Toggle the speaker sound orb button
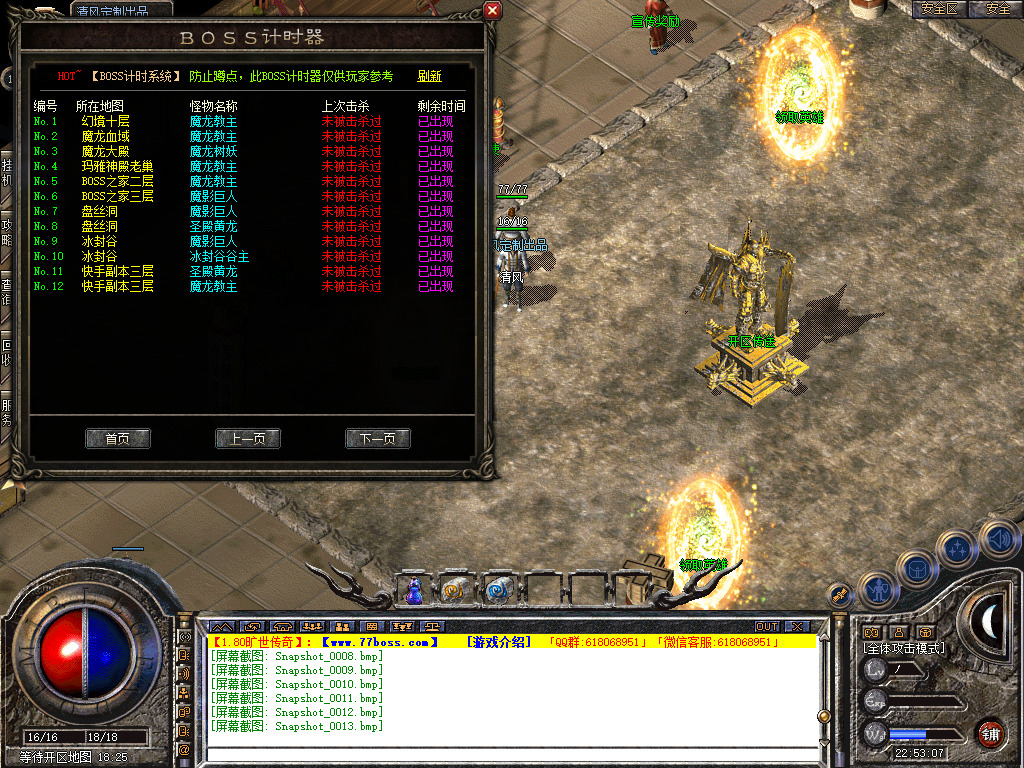Image resolution: width=1024 pixels, height=768 pixels. 997,541
